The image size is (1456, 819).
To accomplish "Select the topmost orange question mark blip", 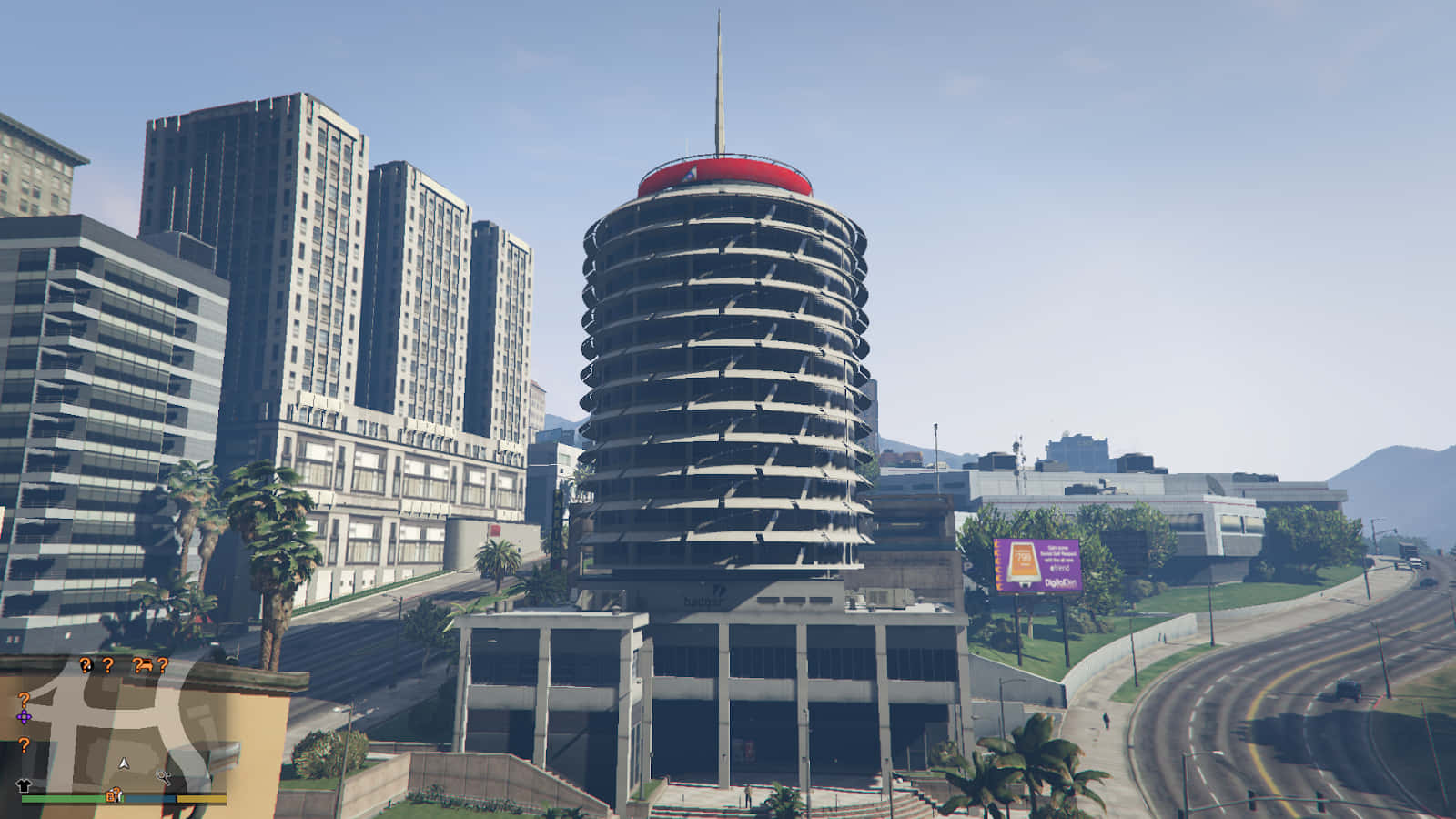I will coord(85,665).
